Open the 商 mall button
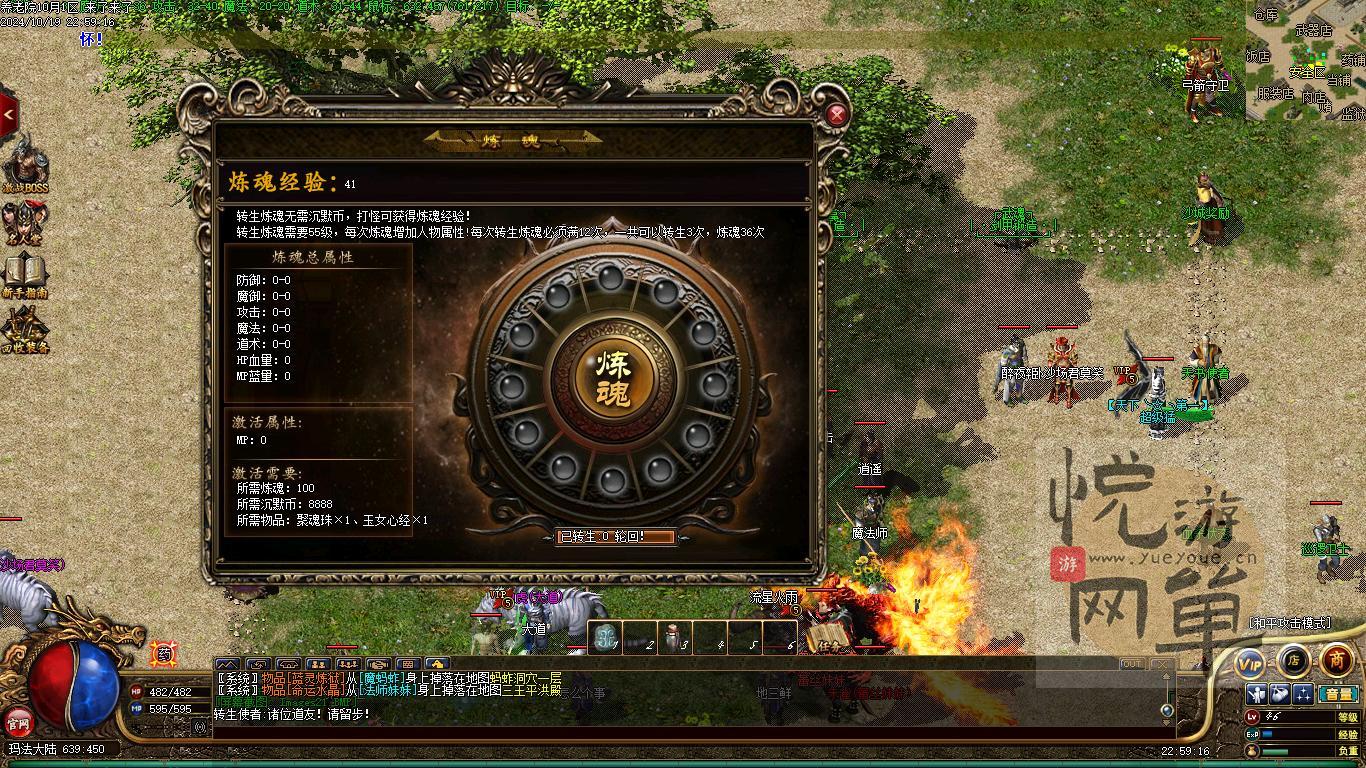The image size is (1366, 768). (1336, 660)
